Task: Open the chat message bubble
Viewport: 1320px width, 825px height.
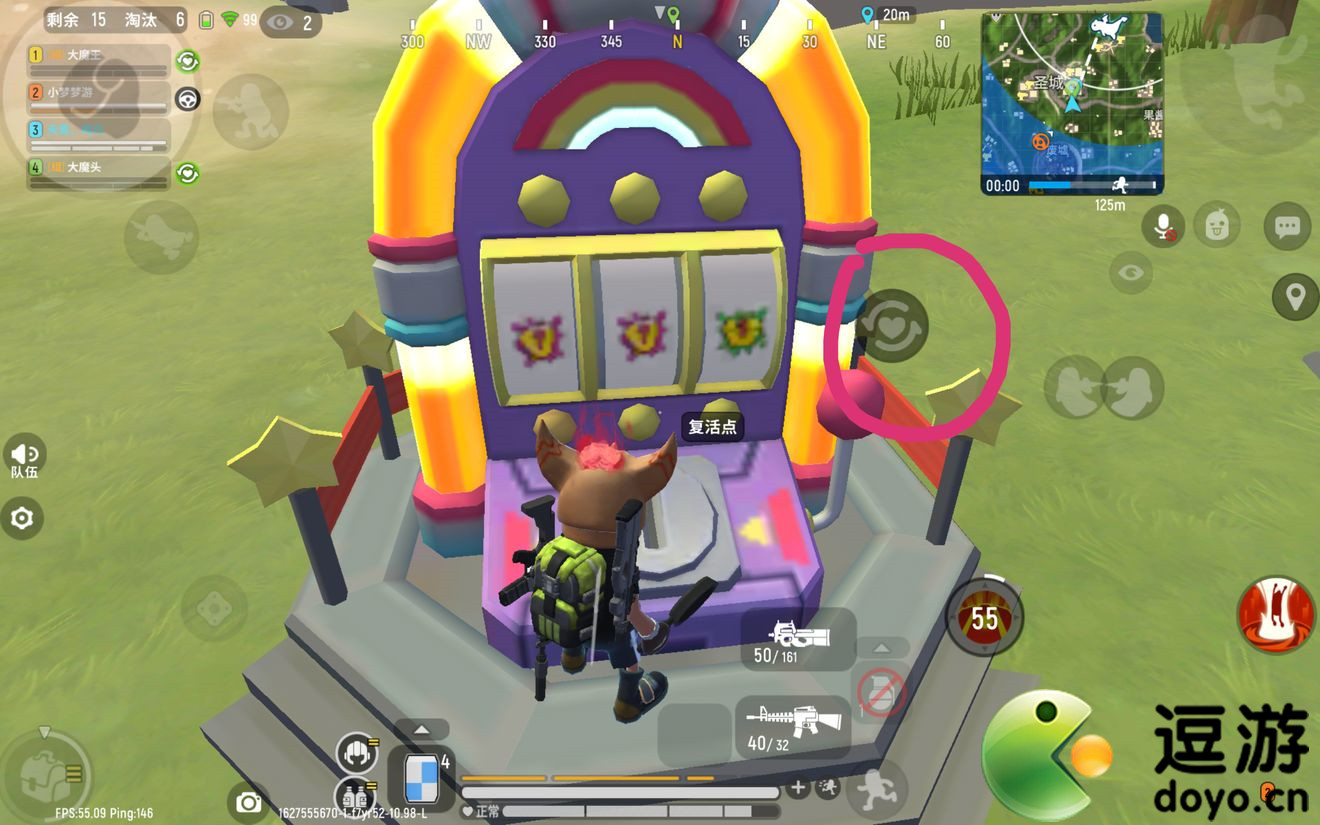Action: pyautogui.click(x=1287, y=226)
